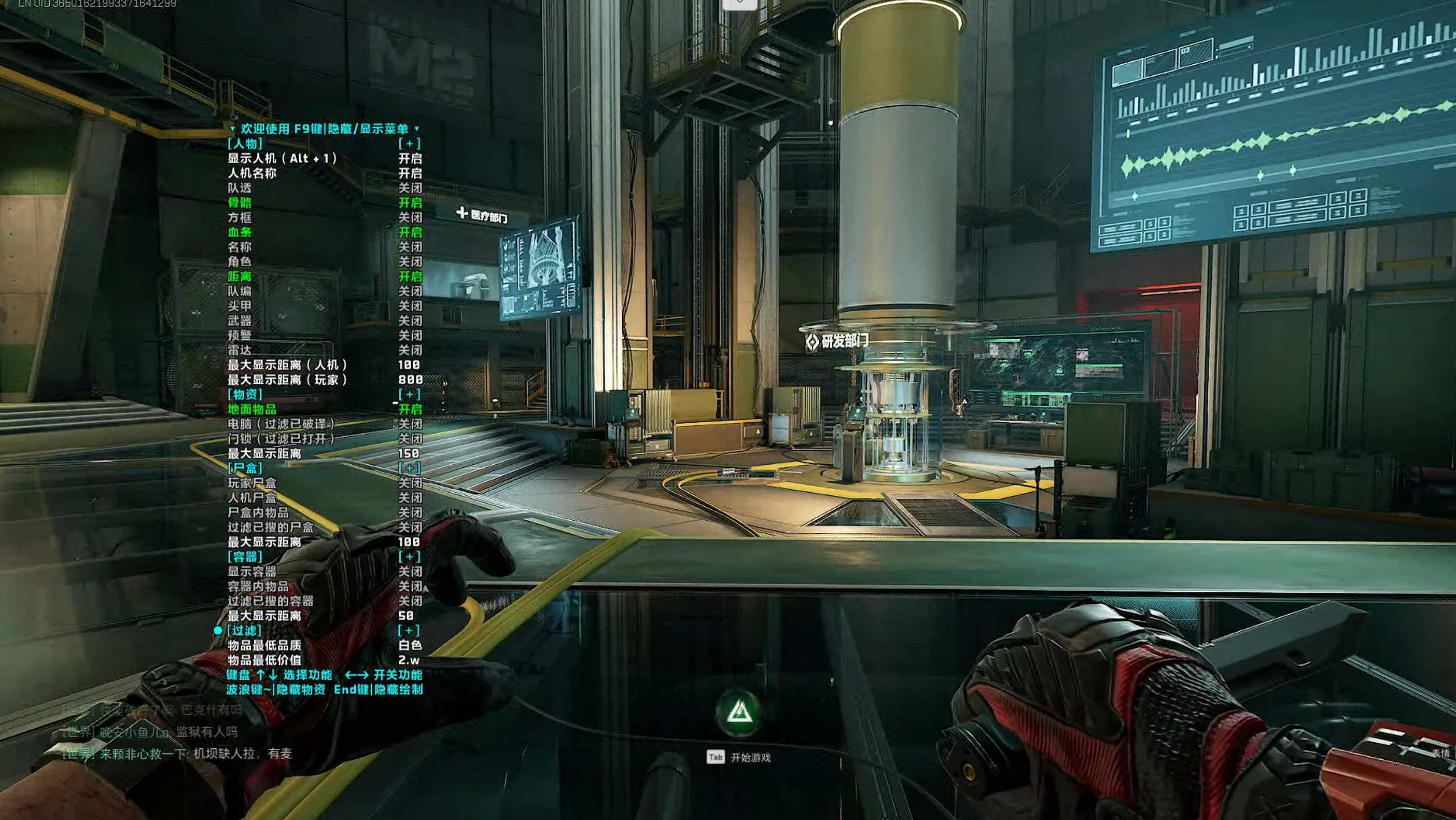
Task: Select the 显示人机 (Alt + 1) row
Action: point(282,158)
